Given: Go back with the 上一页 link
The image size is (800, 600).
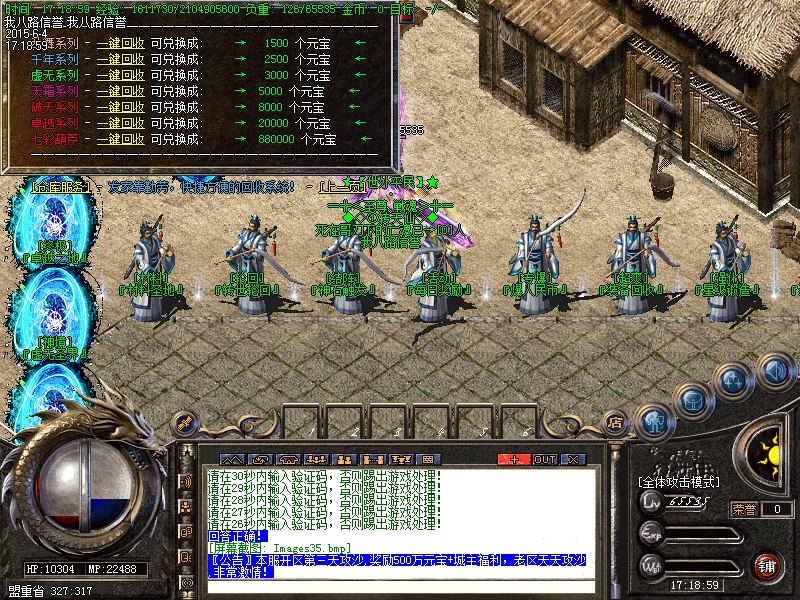Looking at the screenshot, I should 341,187.
